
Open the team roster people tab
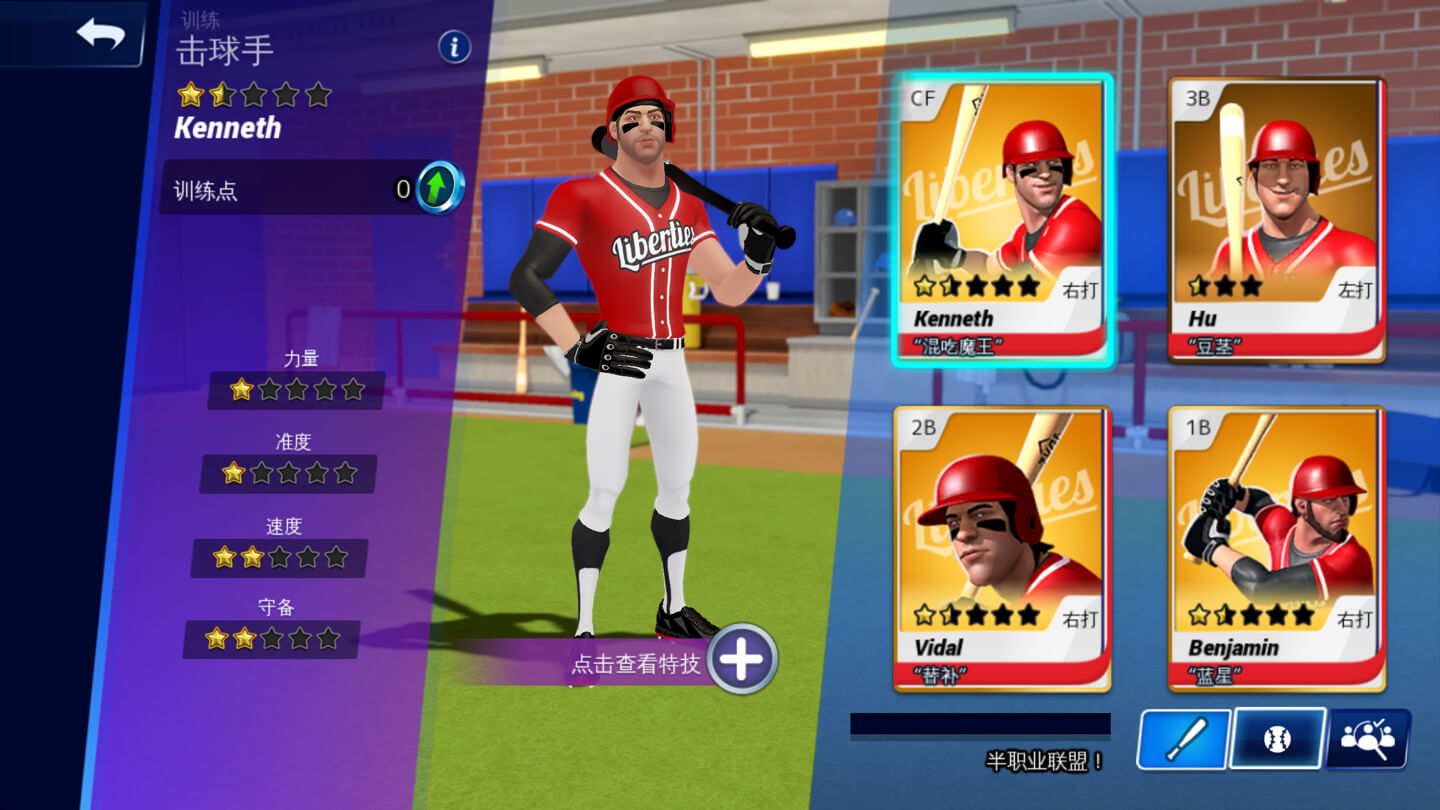pyautogui.click(x=1368, y=739)
